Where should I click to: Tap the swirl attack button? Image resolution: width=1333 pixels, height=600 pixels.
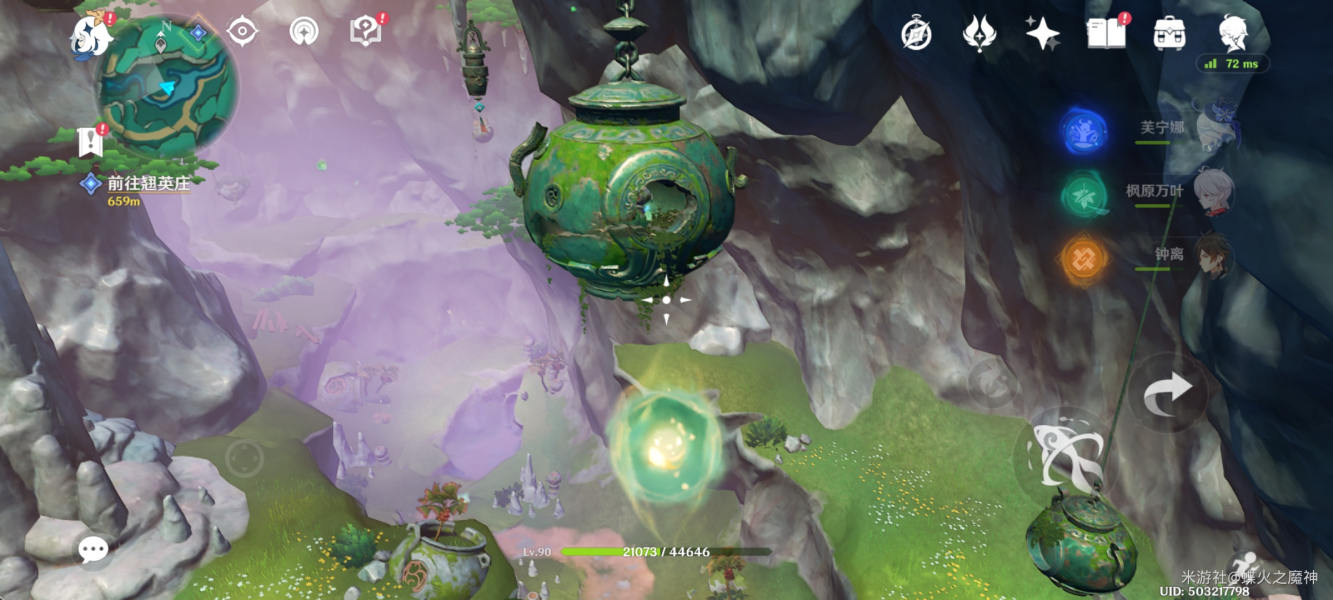[x=1060, y=456]
